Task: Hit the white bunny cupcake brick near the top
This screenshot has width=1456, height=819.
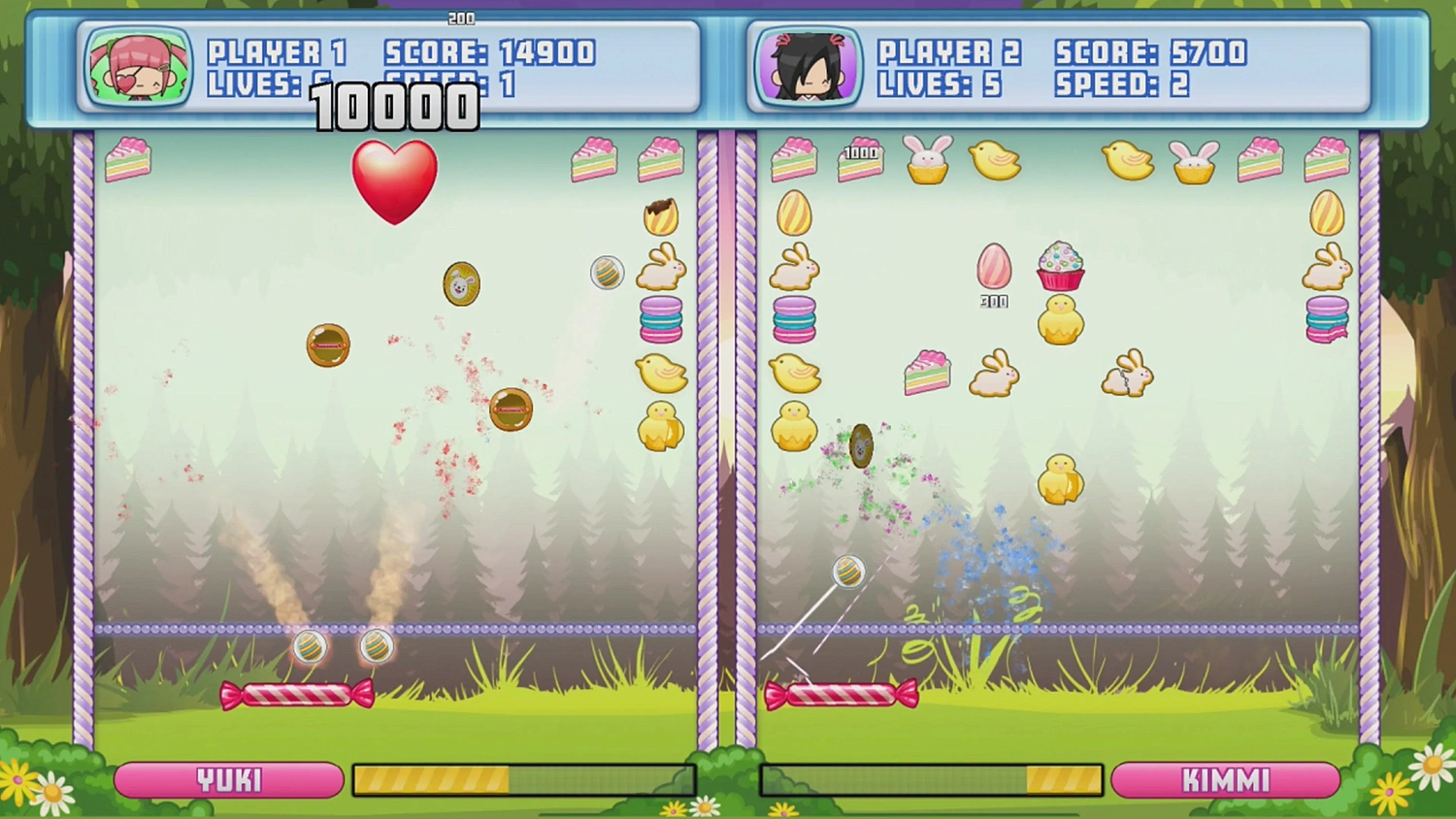Action: (x=927, y=160)
